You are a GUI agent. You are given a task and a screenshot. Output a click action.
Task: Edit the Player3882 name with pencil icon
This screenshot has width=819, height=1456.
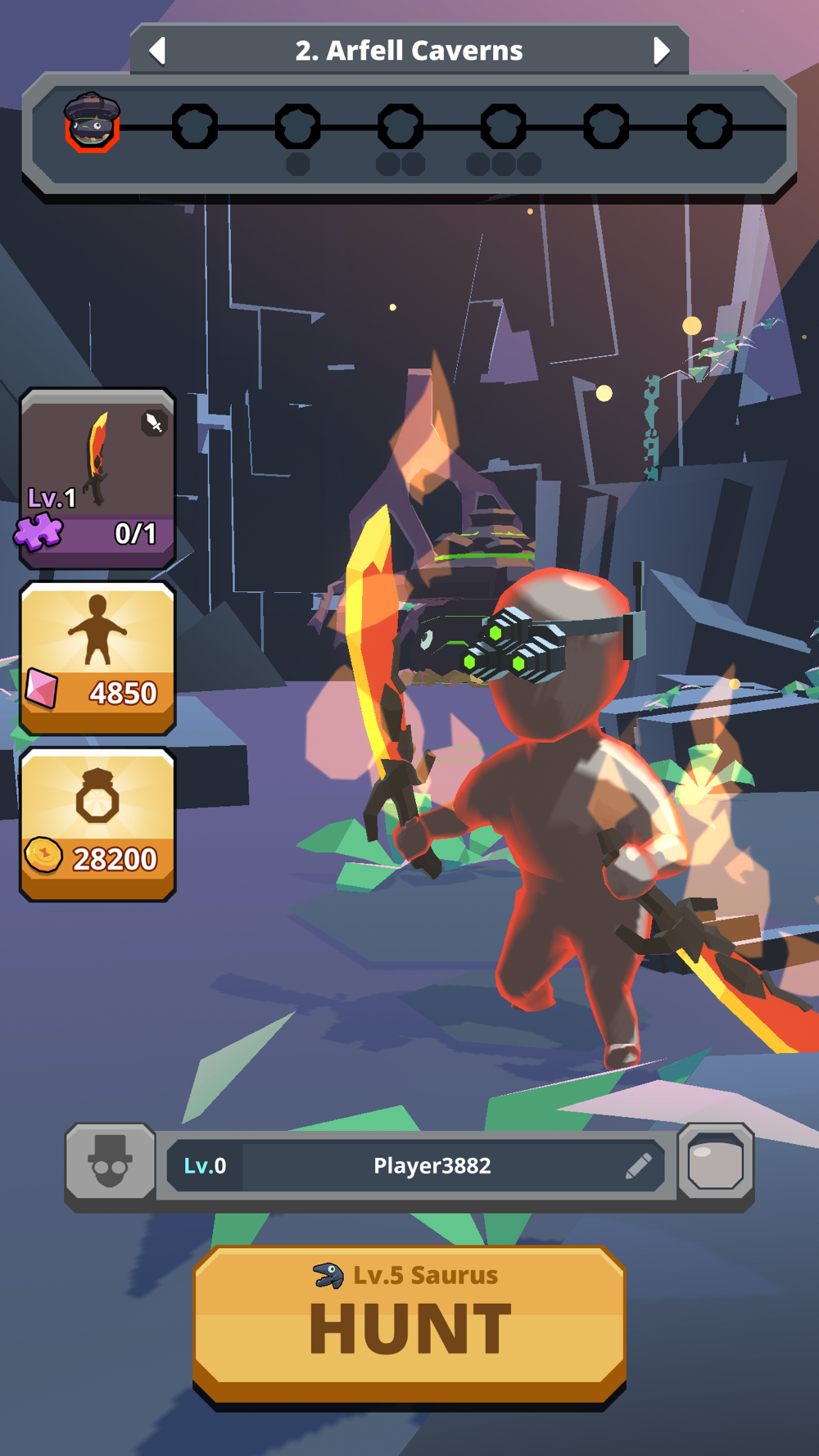(638, 1165)
